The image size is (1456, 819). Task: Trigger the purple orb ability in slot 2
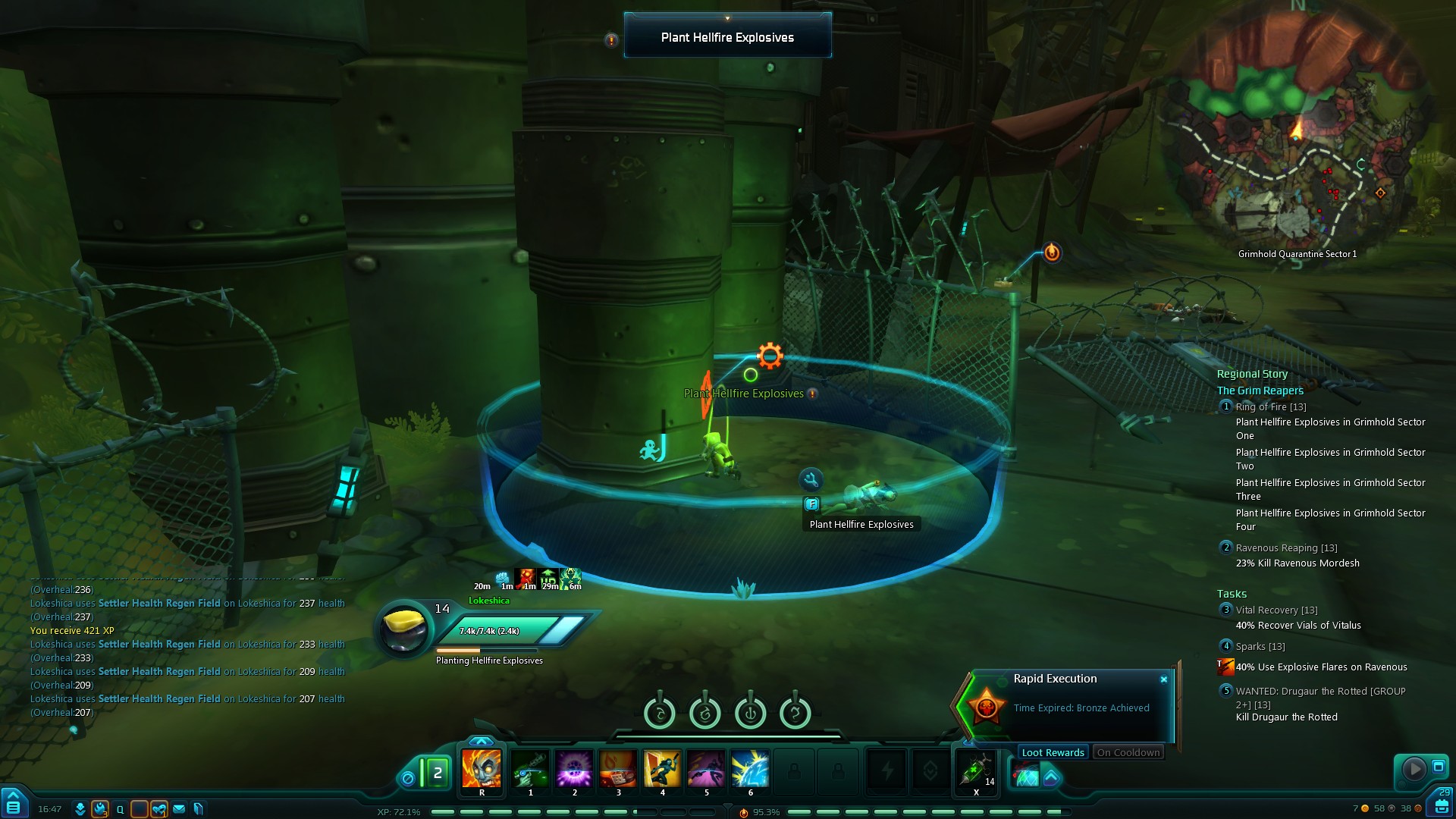click(574, 768)
